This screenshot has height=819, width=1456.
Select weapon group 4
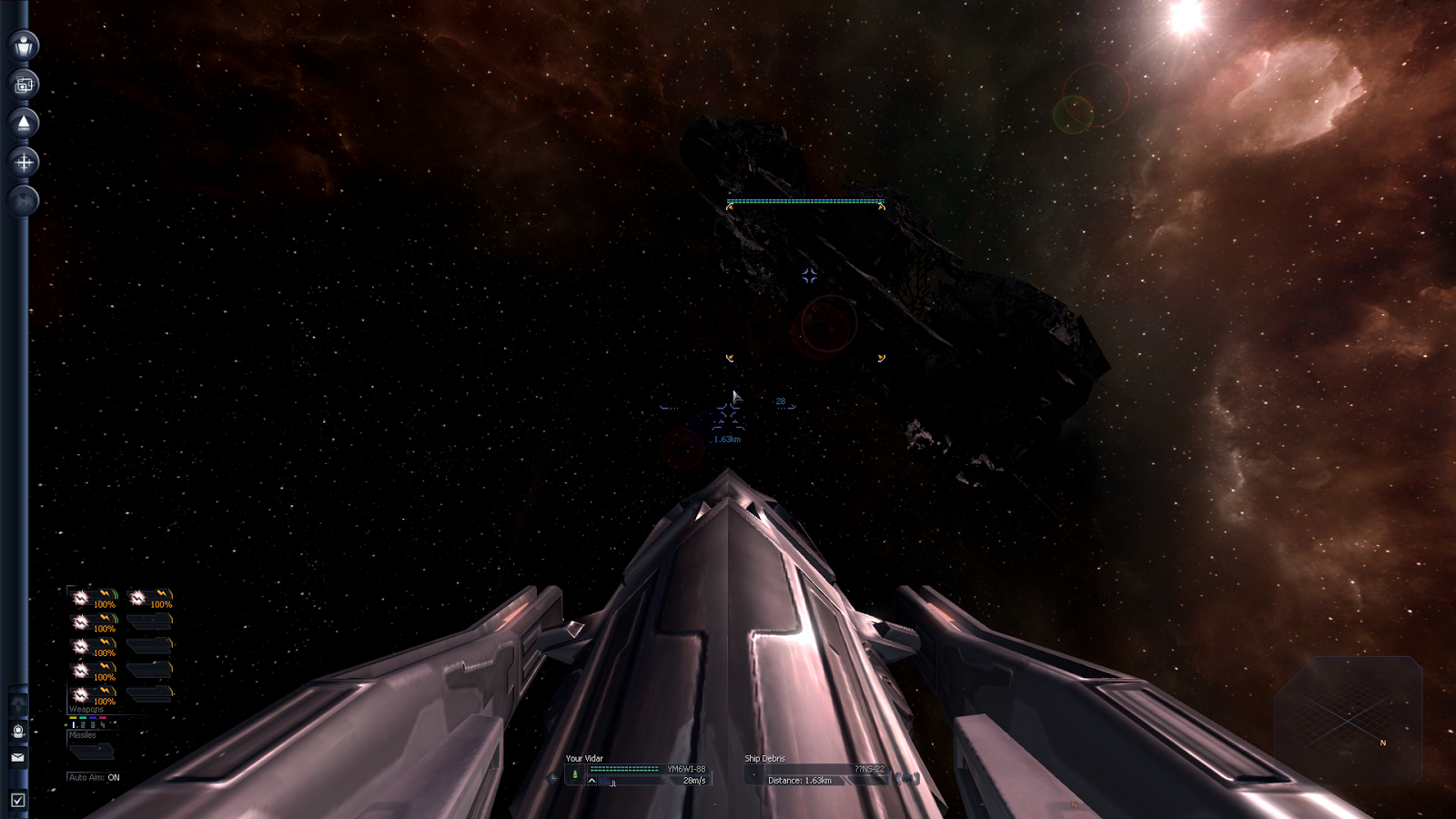click(103, 724)
